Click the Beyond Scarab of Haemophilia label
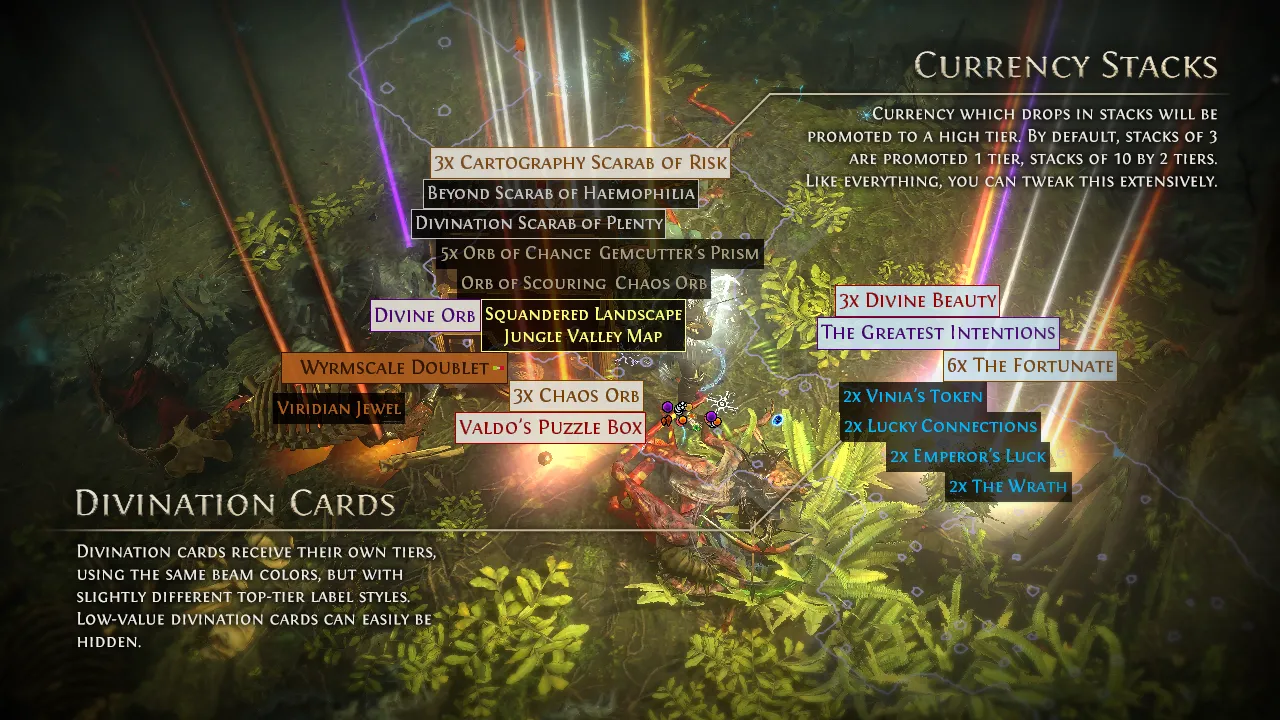Screen dimensions: 1280x720 pyautogui.click(x=560, y=193)
